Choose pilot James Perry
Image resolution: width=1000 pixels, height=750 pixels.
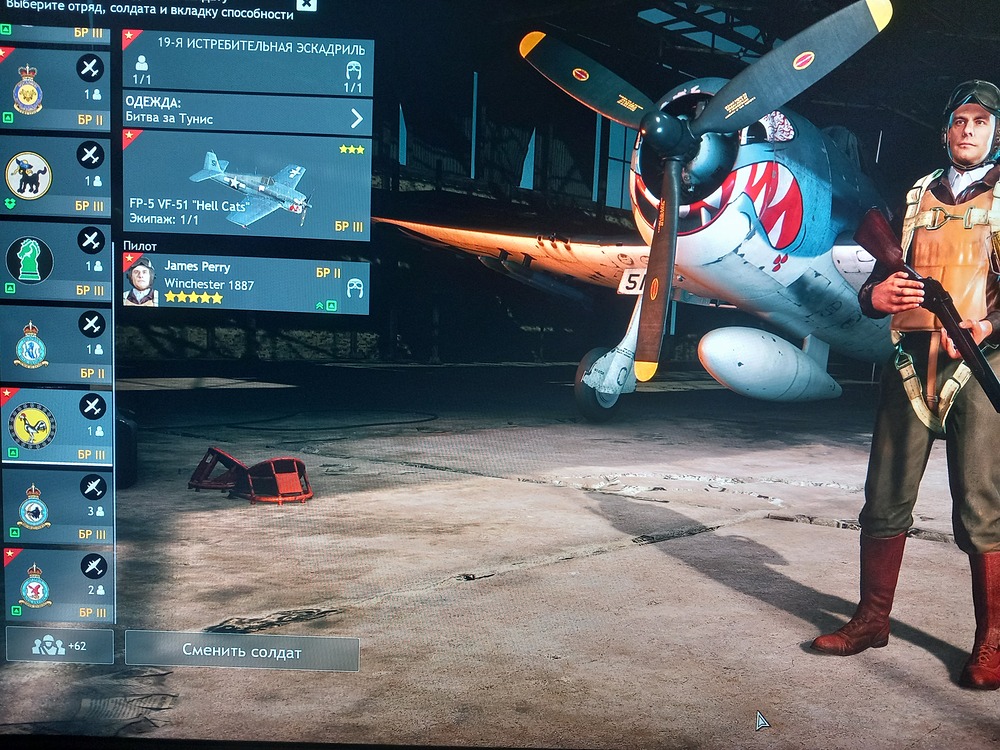[246, 284]
